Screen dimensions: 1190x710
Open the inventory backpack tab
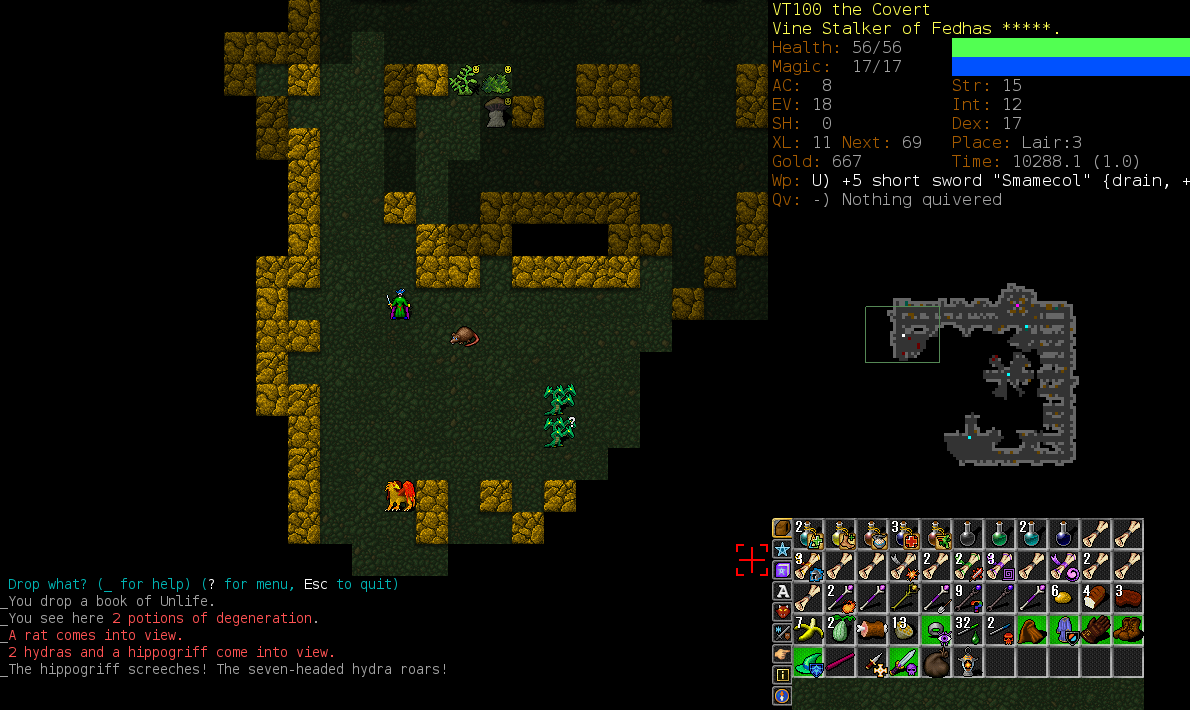tap(782, 528)
